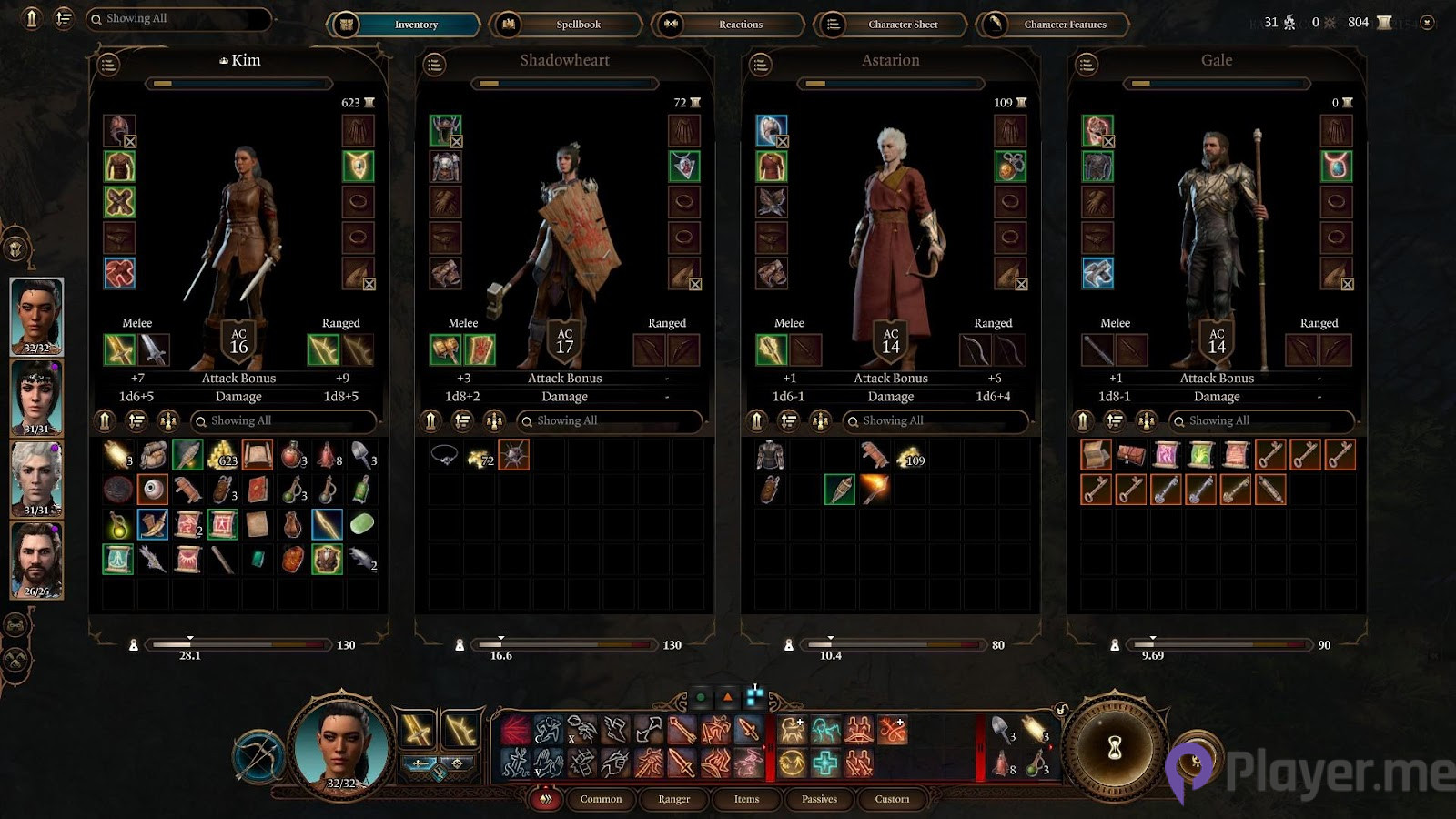Open the Reactions tab
The image size is (1456, 819).
coord(728,25)
